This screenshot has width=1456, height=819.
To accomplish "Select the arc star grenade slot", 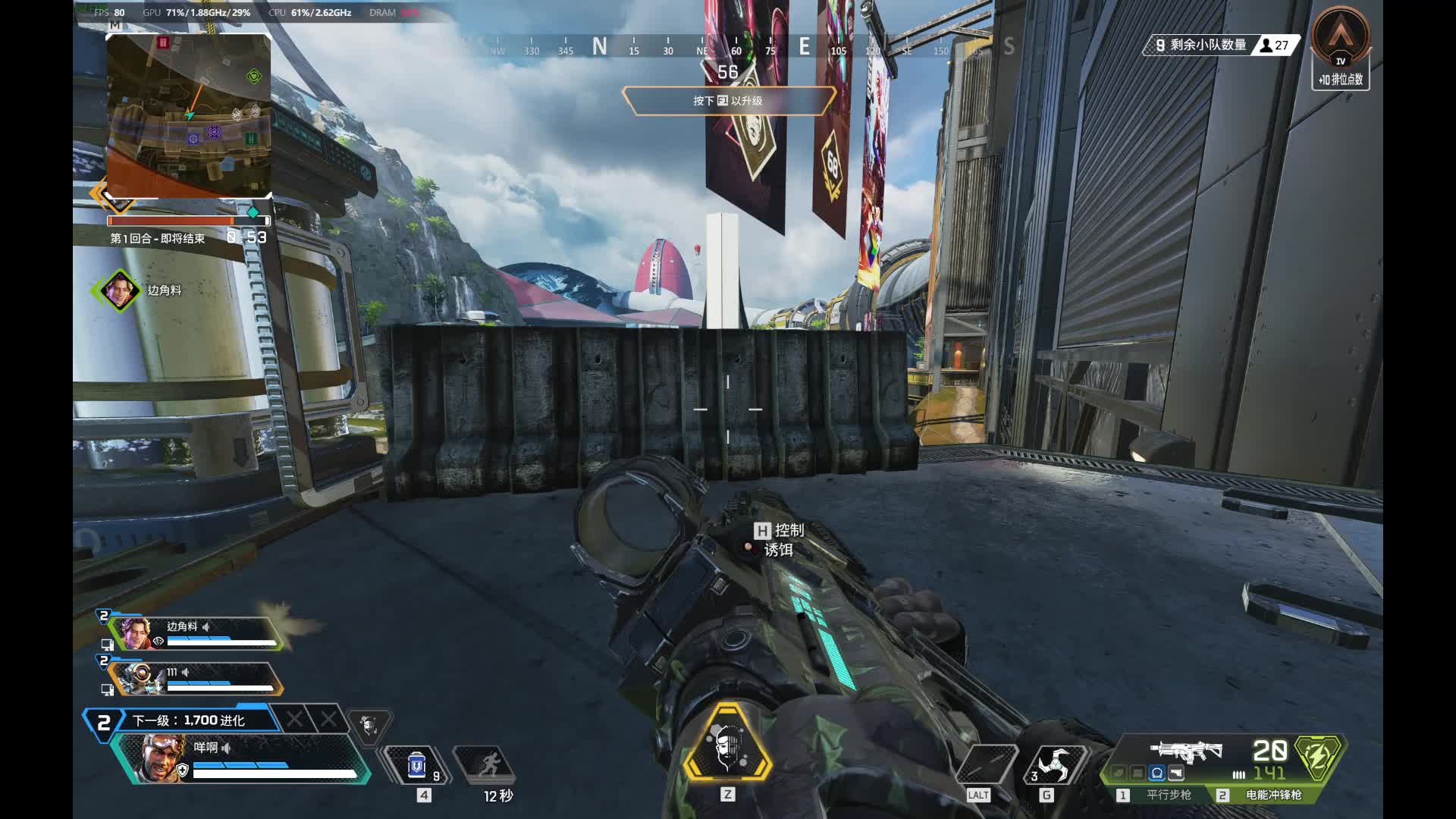I will pos(1052,764).
